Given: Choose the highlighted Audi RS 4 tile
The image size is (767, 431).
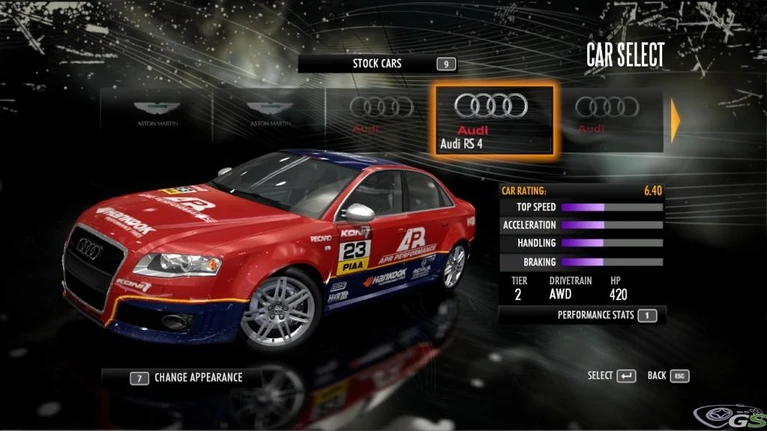Looking at the screenshot, I should 493,120.
